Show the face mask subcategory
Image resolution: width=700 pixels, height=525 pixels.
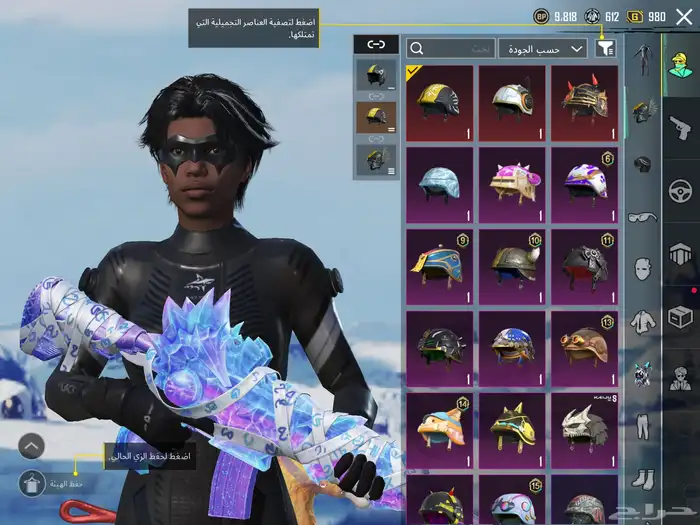point(642,269)
